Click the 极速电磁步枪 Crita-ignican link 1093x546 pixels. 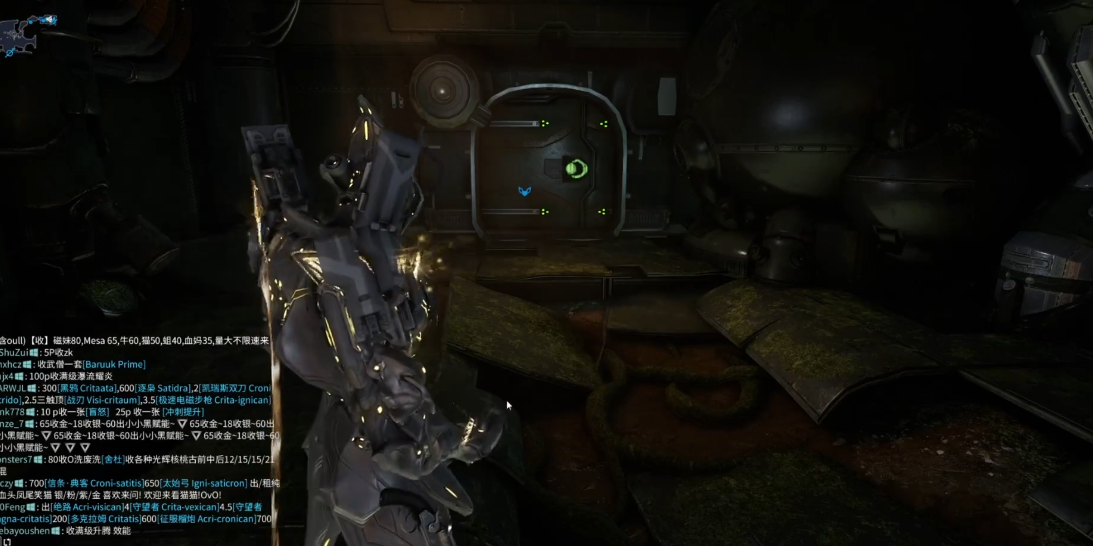coord(213,400)
